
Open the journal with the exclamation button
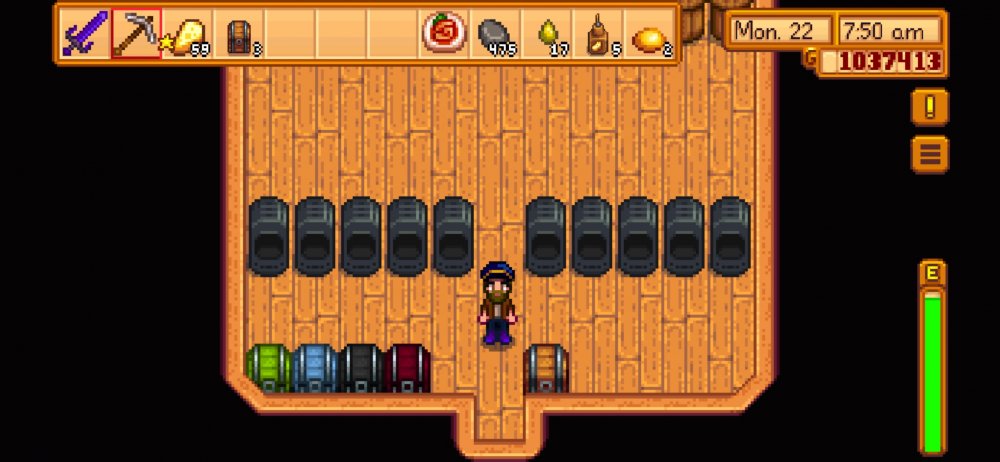pos(929,107)
